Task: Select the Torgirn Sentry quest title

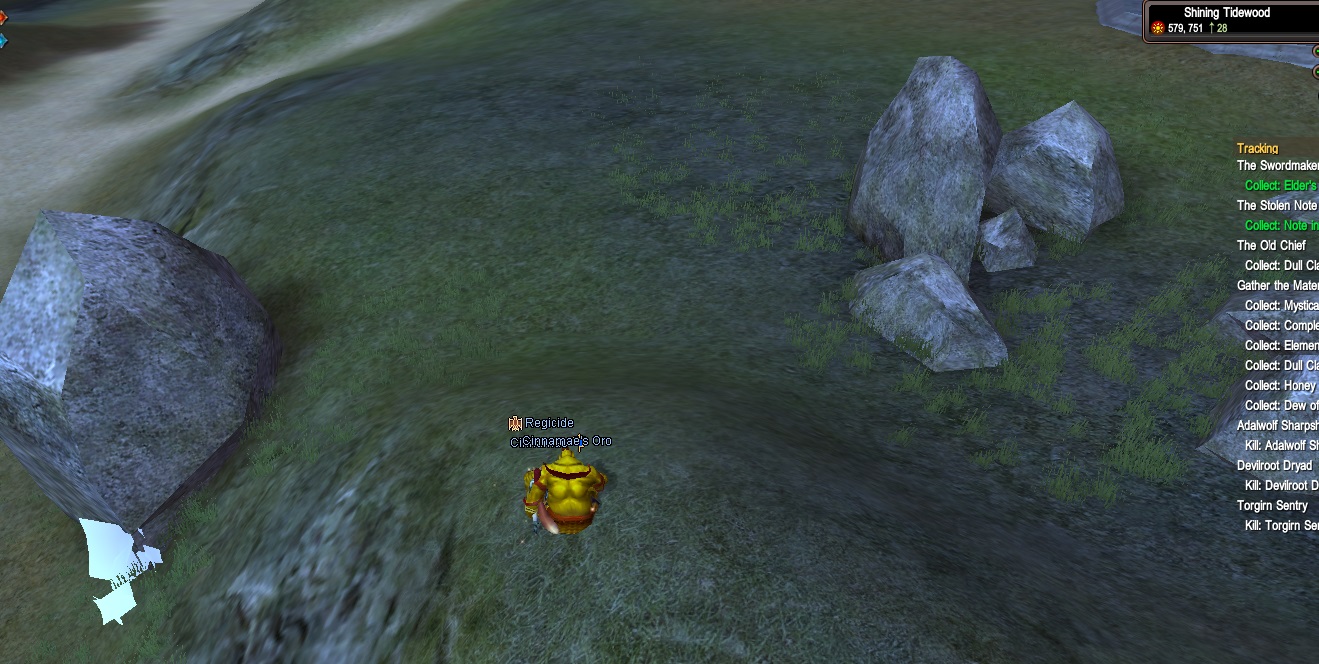Action: [1272, 506]
